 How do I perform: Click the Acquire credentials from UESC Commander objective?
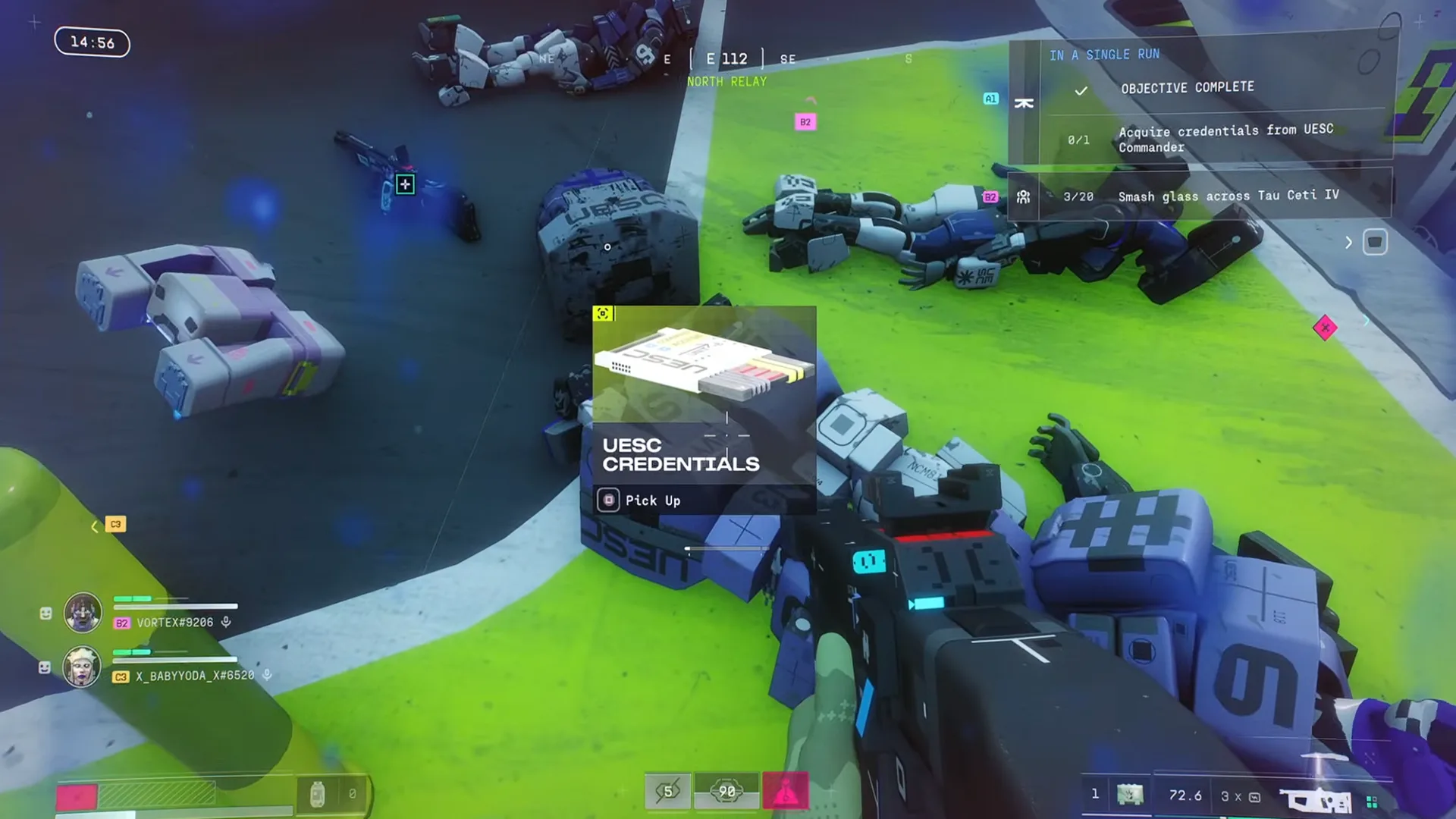1225,139
